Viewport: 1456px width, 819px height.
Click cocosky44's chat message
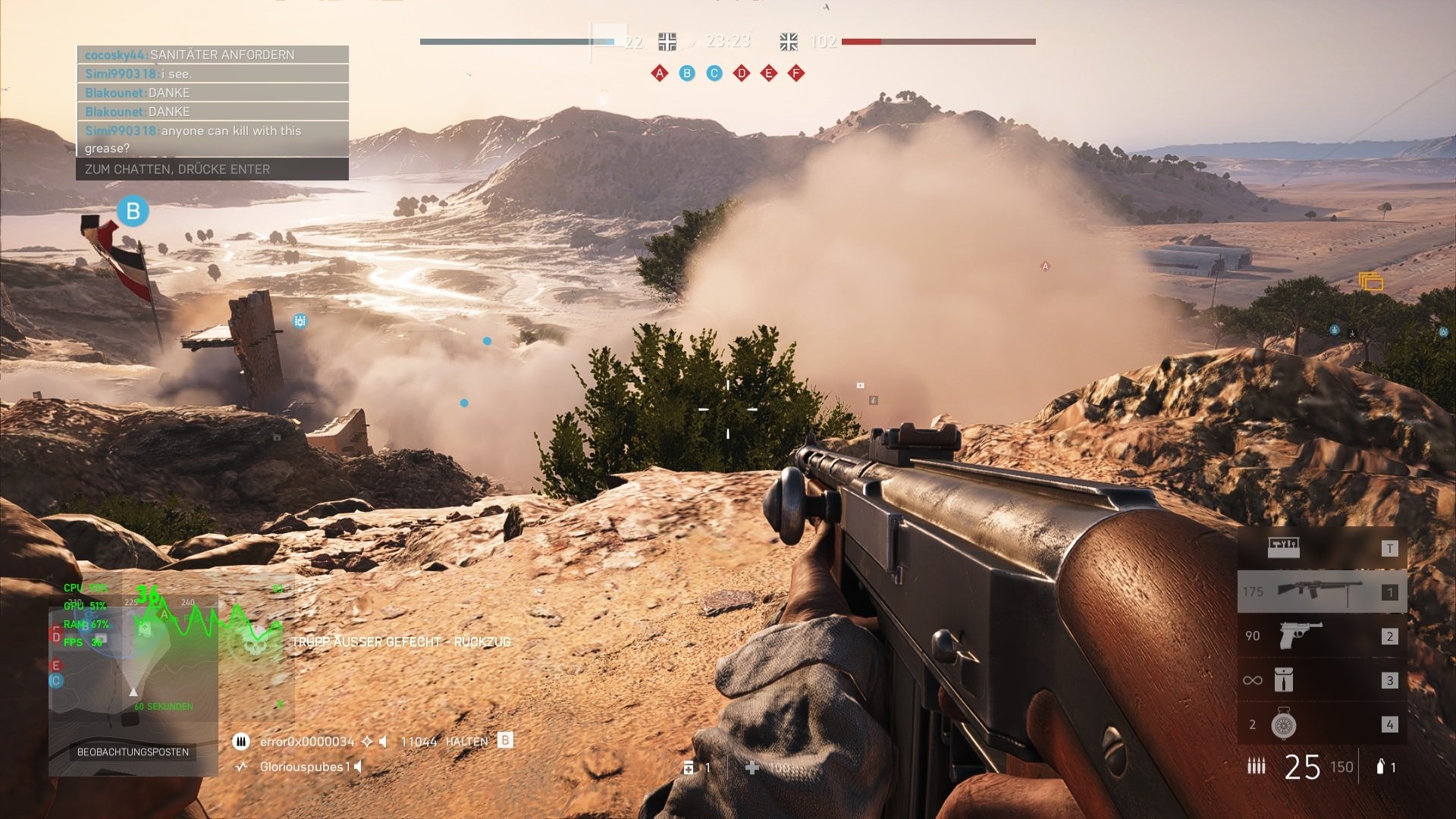point(212,55)
